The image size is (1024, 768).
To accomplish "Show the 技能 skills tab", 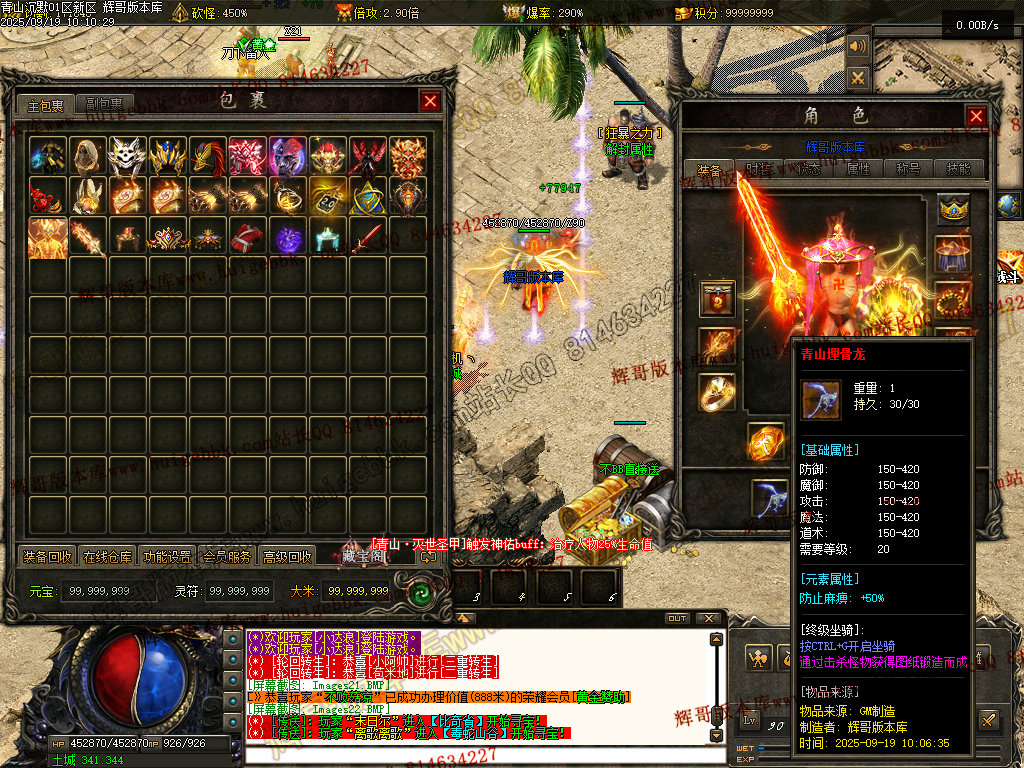I will pyautogui.click(x=958, y=169).
